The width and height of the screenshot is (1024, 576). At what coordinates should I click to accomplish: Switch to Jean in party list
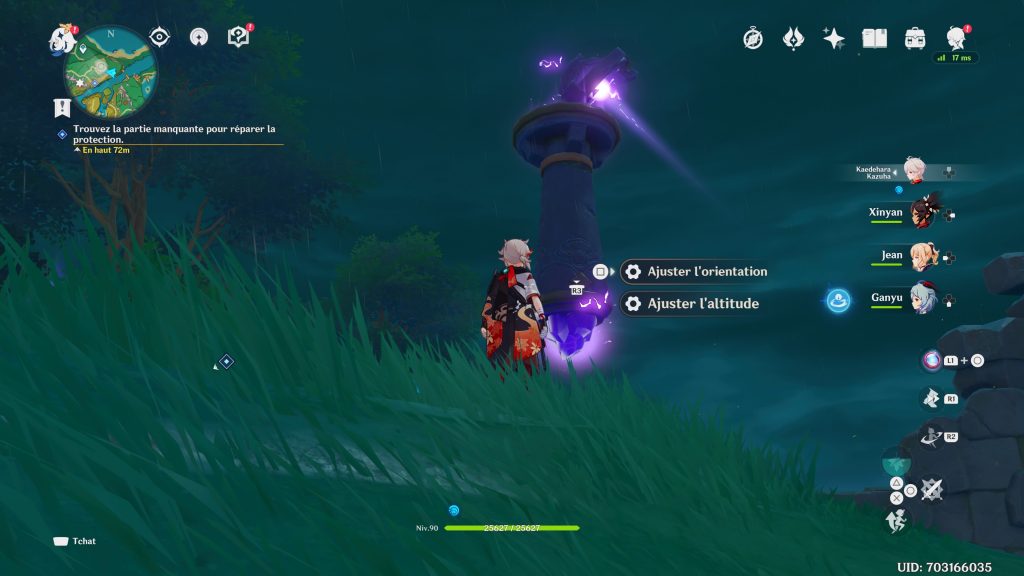920,256
